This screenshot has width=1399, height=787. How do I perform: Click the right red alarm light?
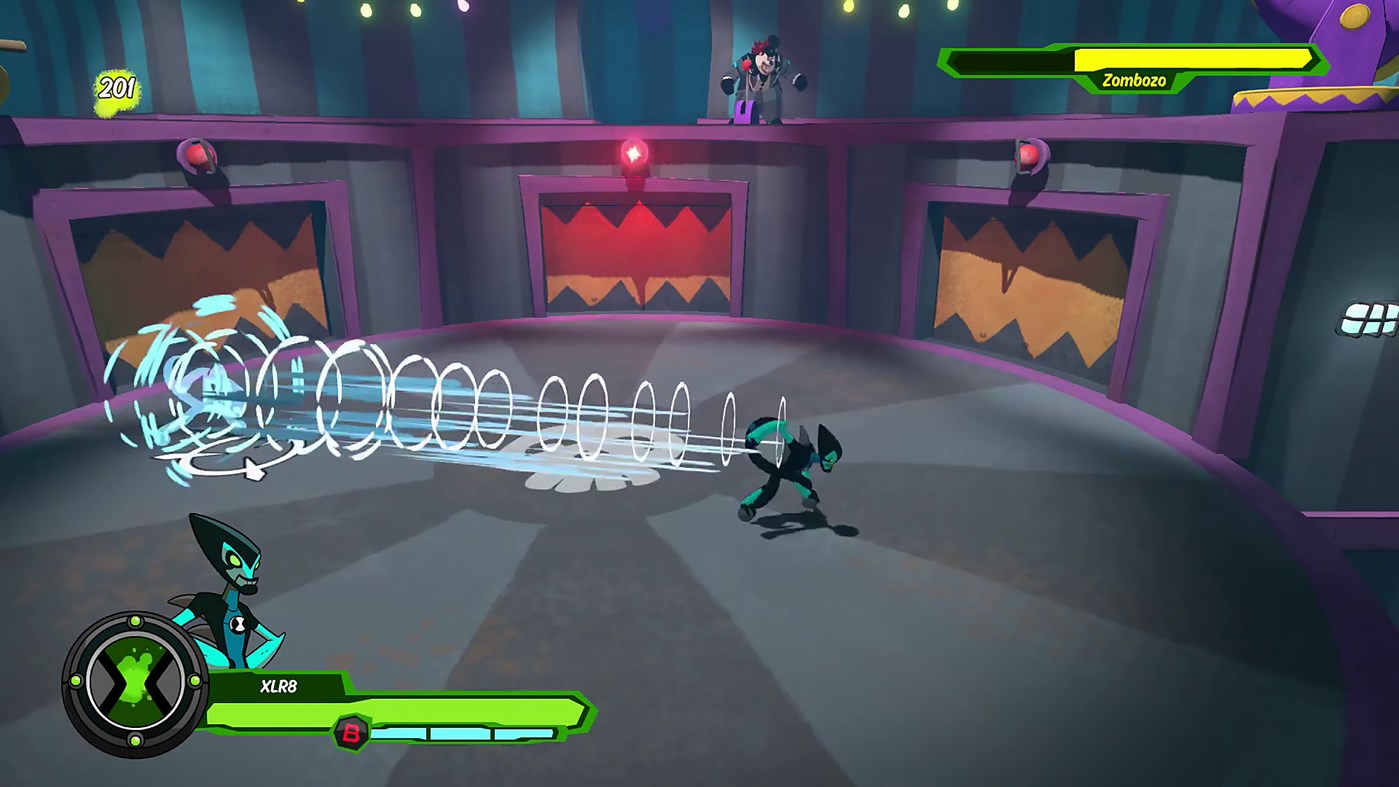pyautogui.click(x=1027, y=156)
